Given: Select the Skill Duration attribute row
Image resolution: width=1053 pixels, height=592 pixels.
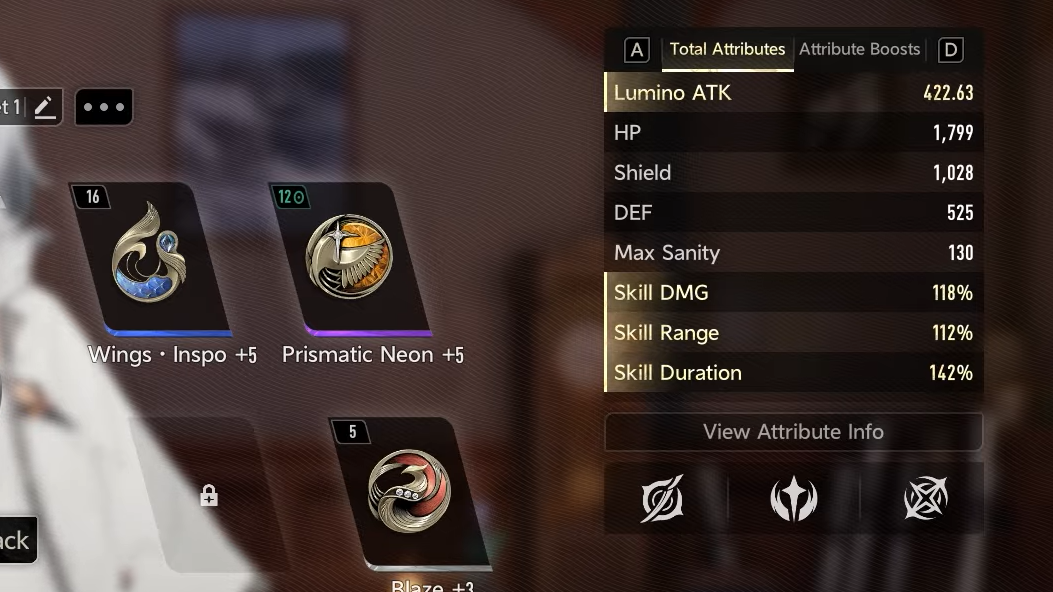Looking at the screenshot, I should tap(793, 373).
